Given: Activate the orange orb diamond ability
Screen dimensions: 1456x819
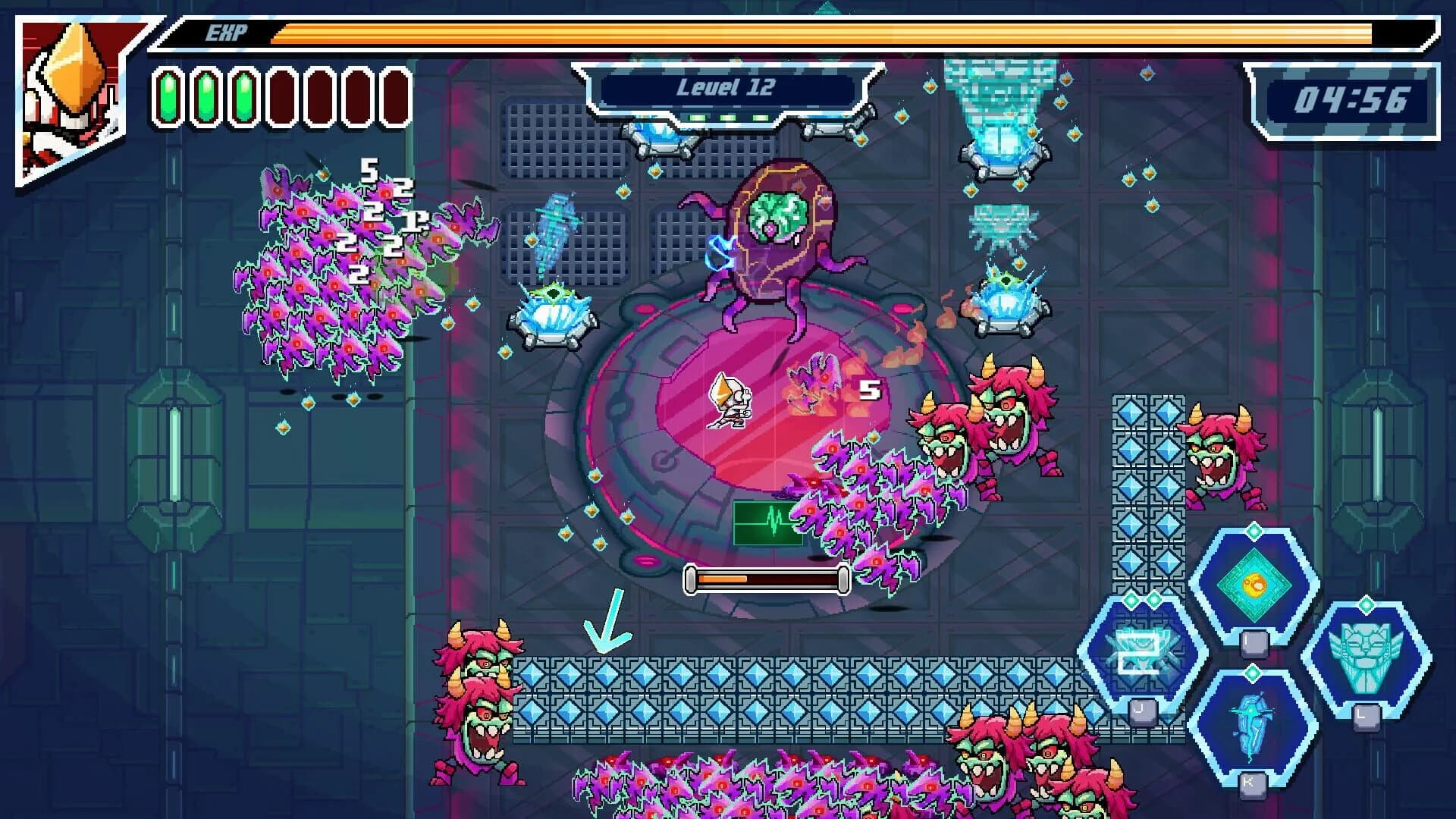Looking at the screenshot, I should 1254,585.
